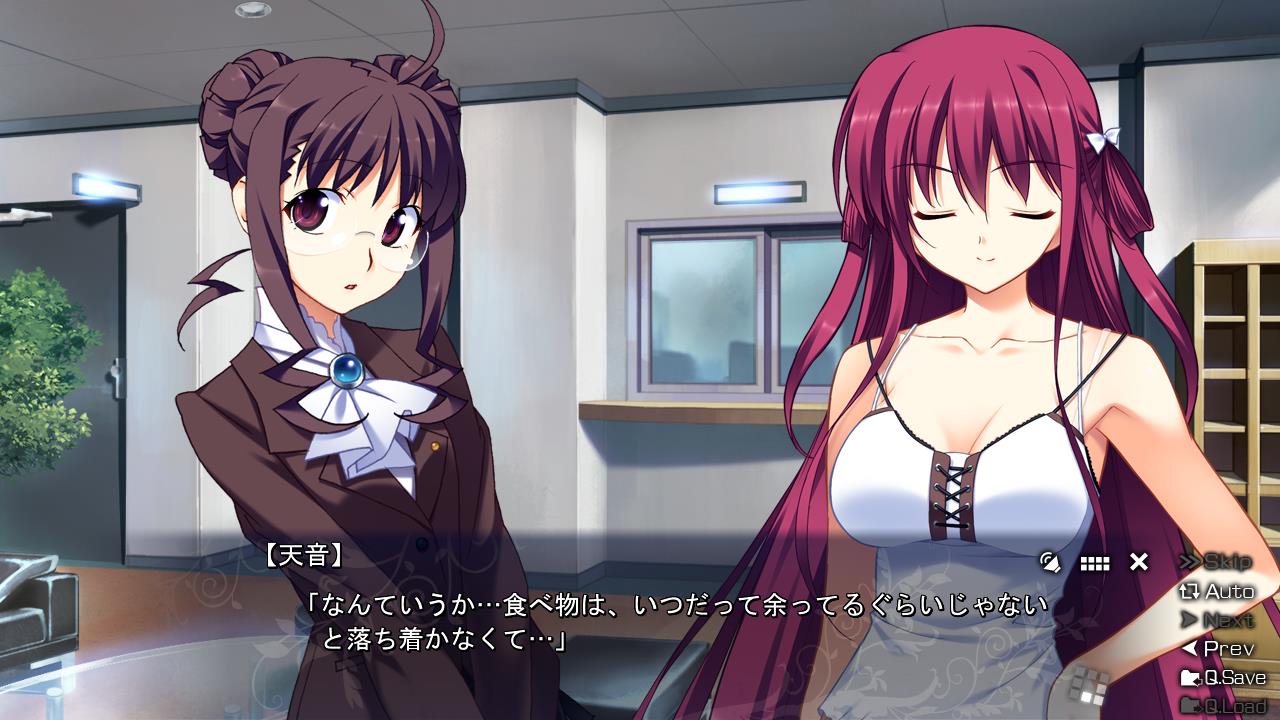Turn on Auto text advance
Screen dimensions: 1280x720
[1217, 591]
